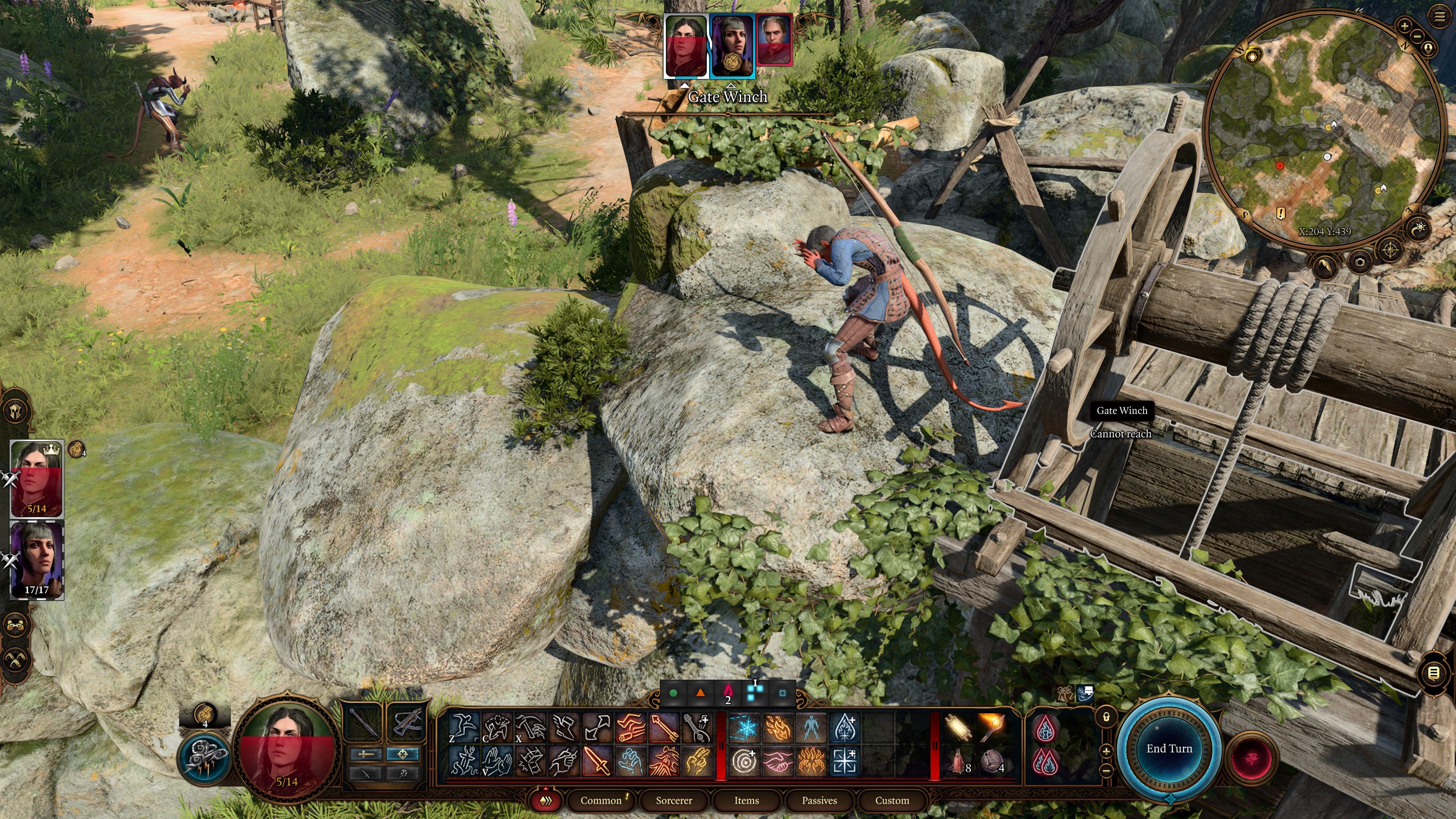End the current turn

click(1169, 748)
